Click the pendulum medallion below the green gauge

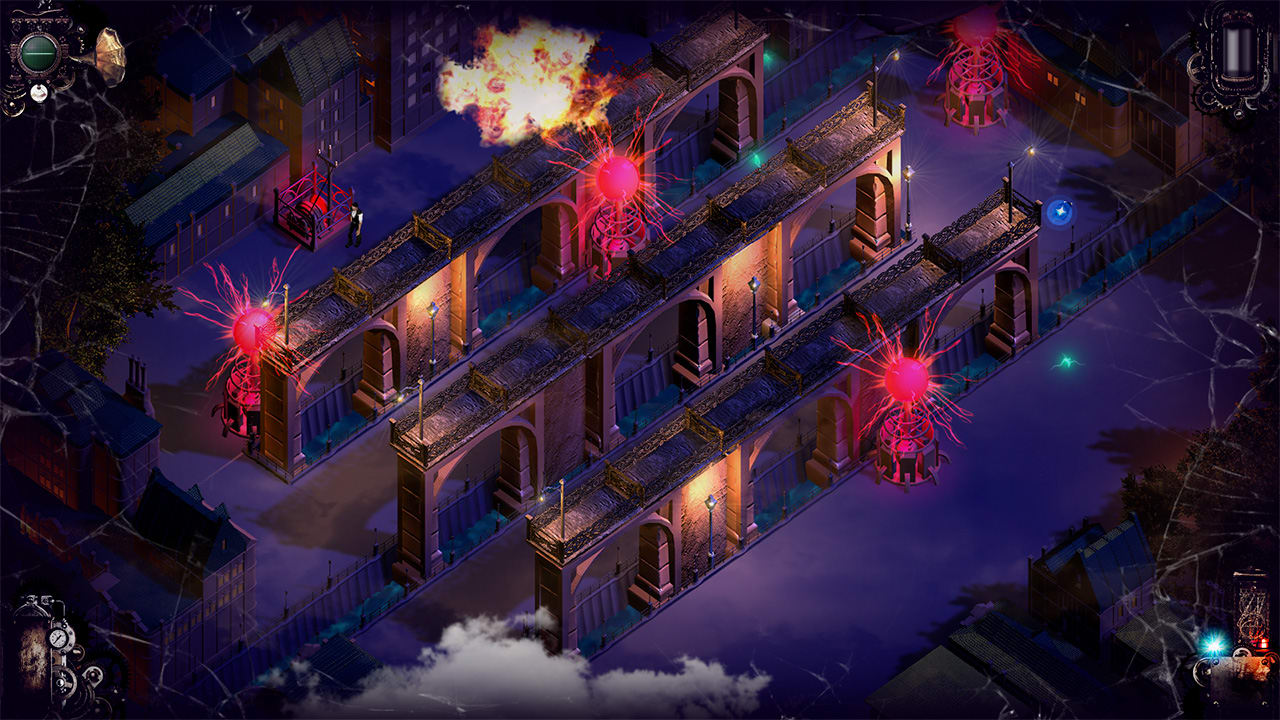point(39,93)
